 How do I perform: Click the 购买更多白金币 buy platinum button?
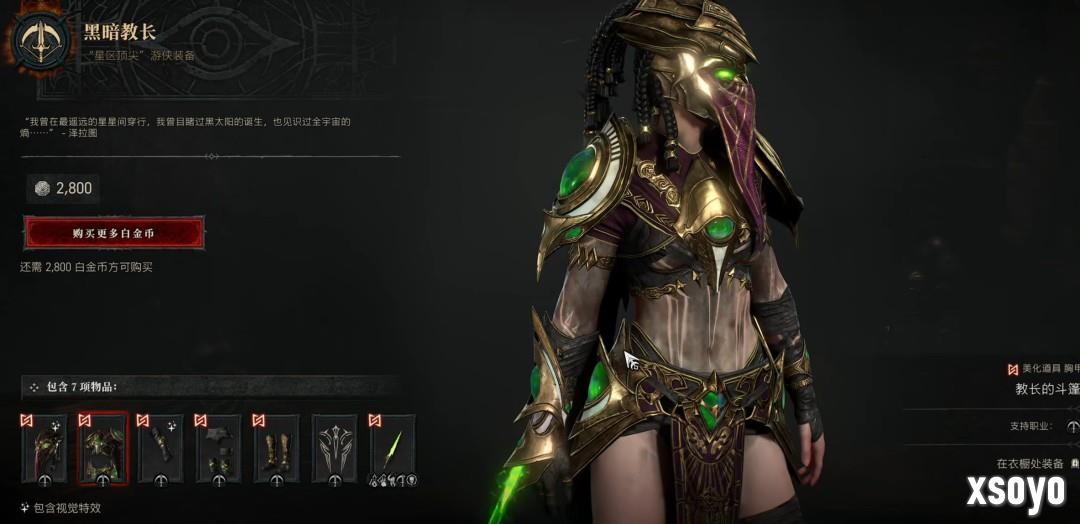(113, 233)
